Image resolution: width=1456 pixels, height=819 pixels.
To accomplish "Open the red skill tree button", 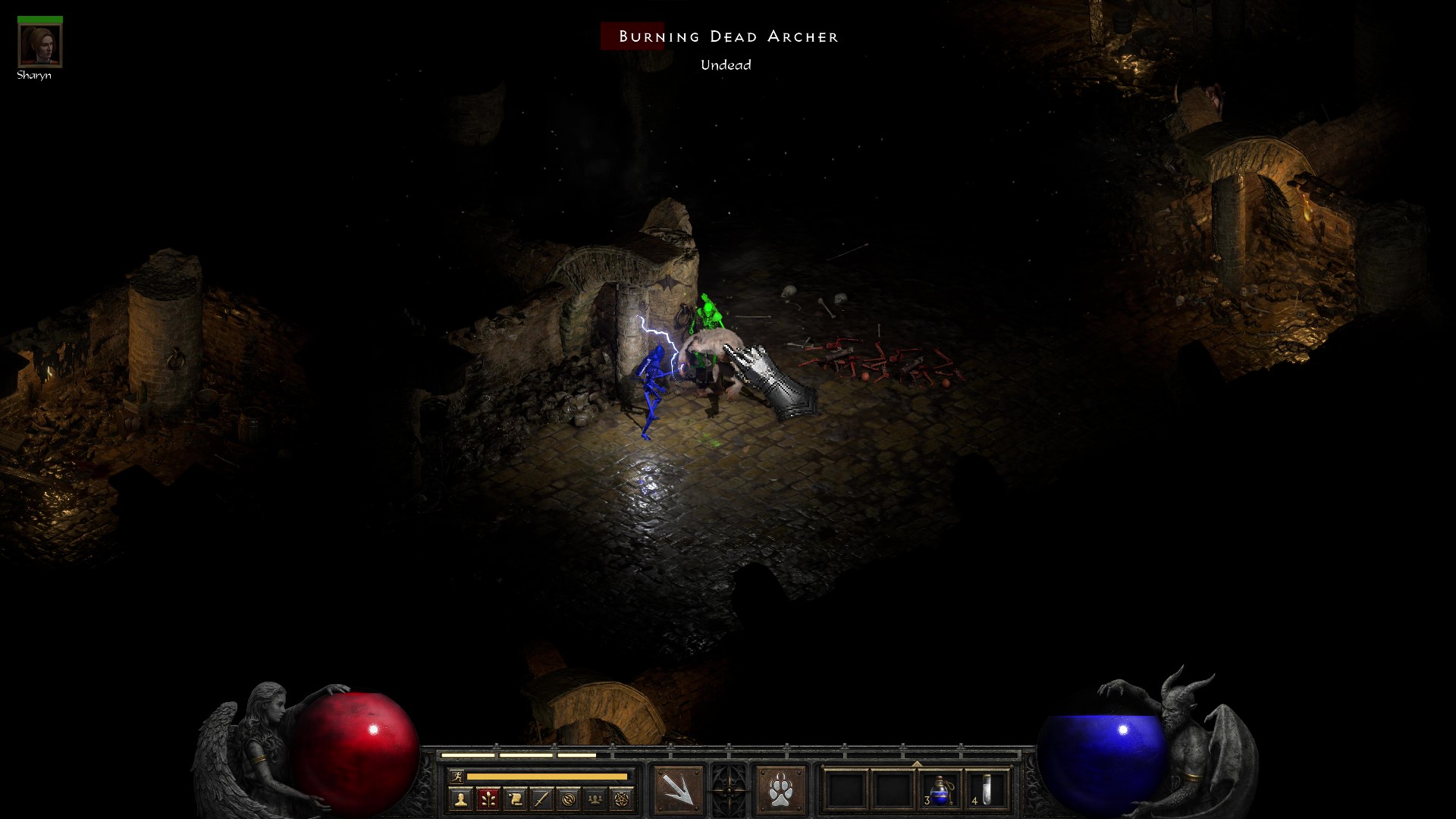I will click(488, 799).
